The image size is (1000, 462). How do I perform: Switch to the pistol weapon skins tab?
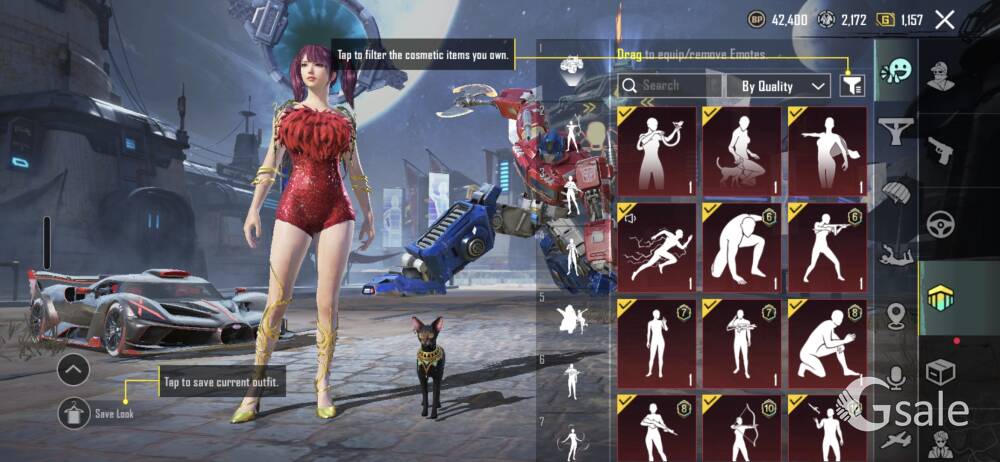click(941, 149)
